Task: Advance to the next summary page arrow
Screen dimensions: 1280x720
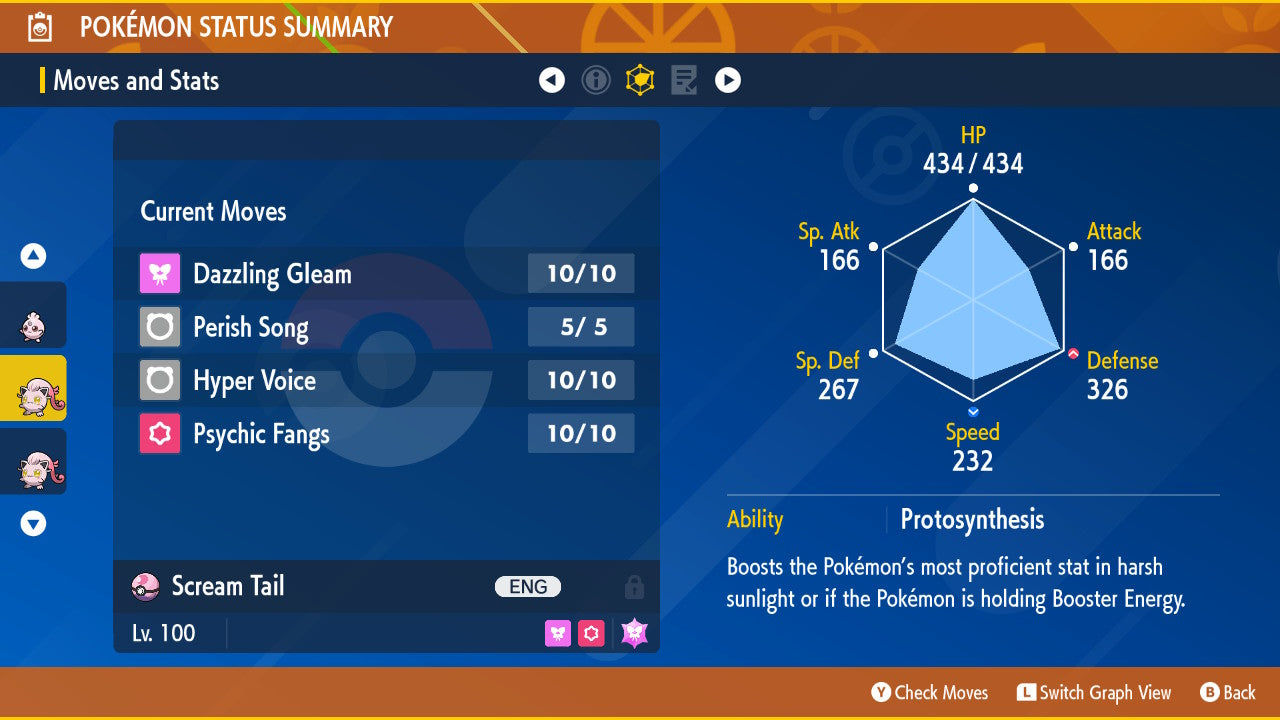Action: tap(728, 80)
